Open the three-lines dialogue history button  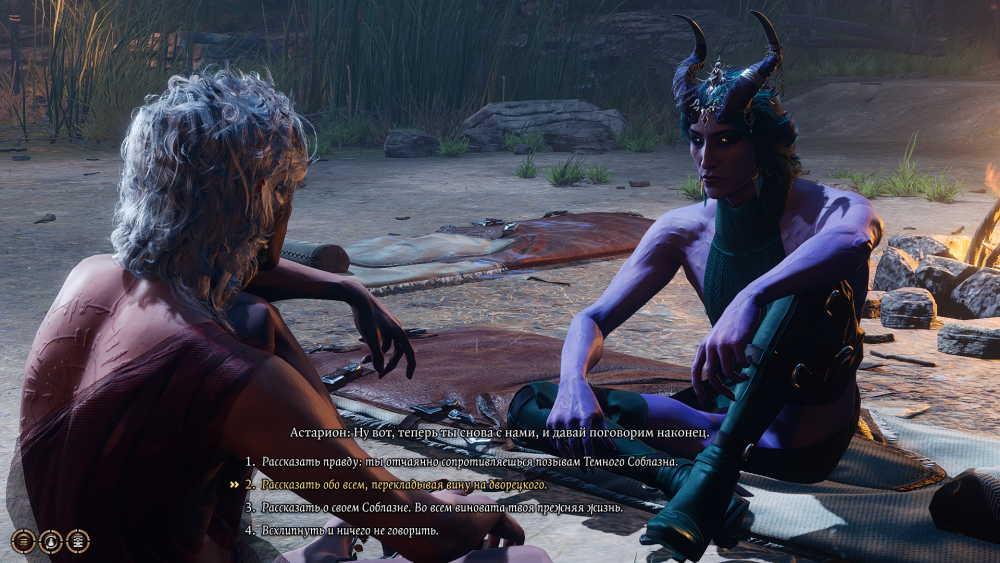[x=24, y=541]
